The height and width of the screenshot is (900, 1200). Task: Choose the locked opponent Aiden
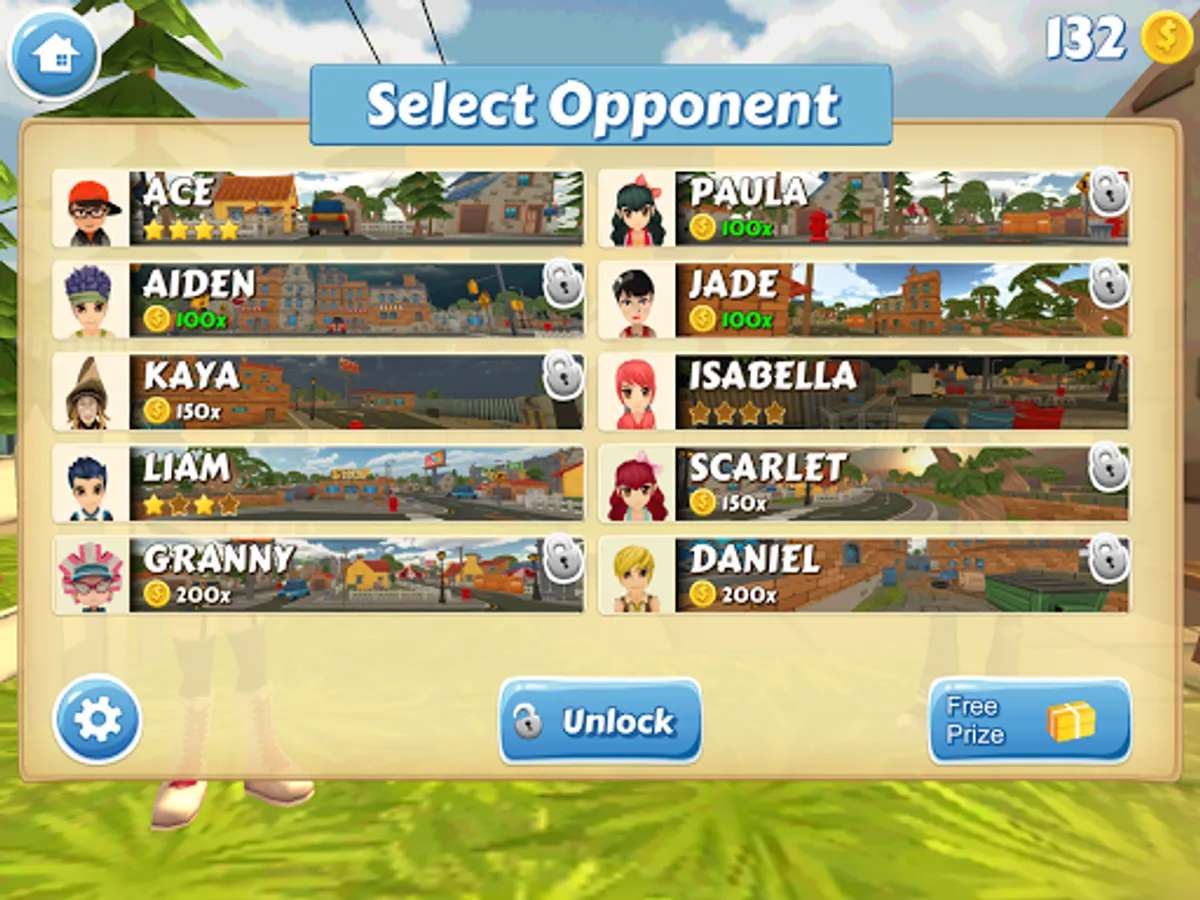point(318,300)
